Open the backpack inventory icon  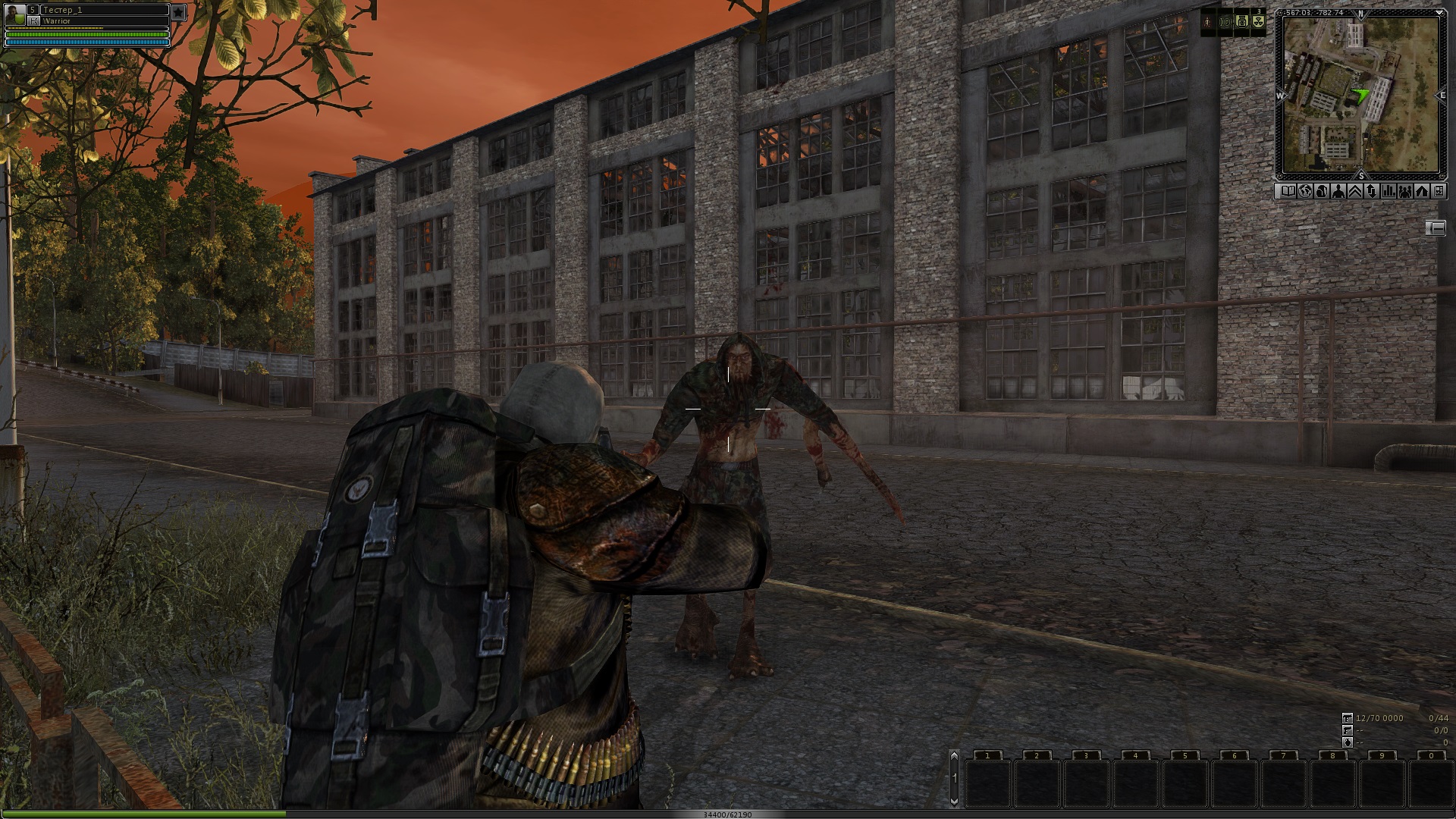tap(1322, 192)
